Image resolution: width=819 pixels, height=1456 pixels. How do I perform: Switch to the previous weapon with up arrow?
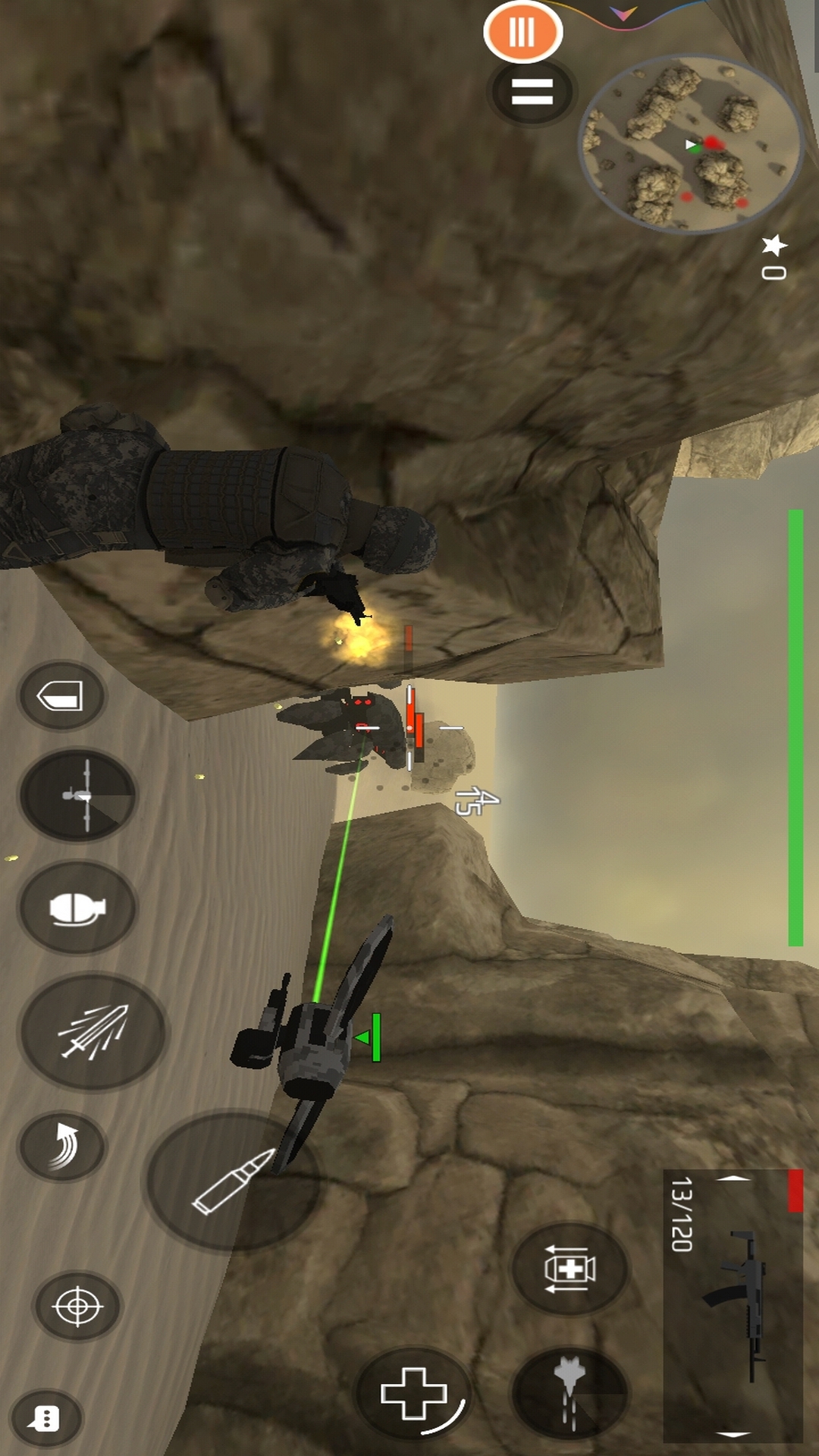click(x=733, y=1178)
